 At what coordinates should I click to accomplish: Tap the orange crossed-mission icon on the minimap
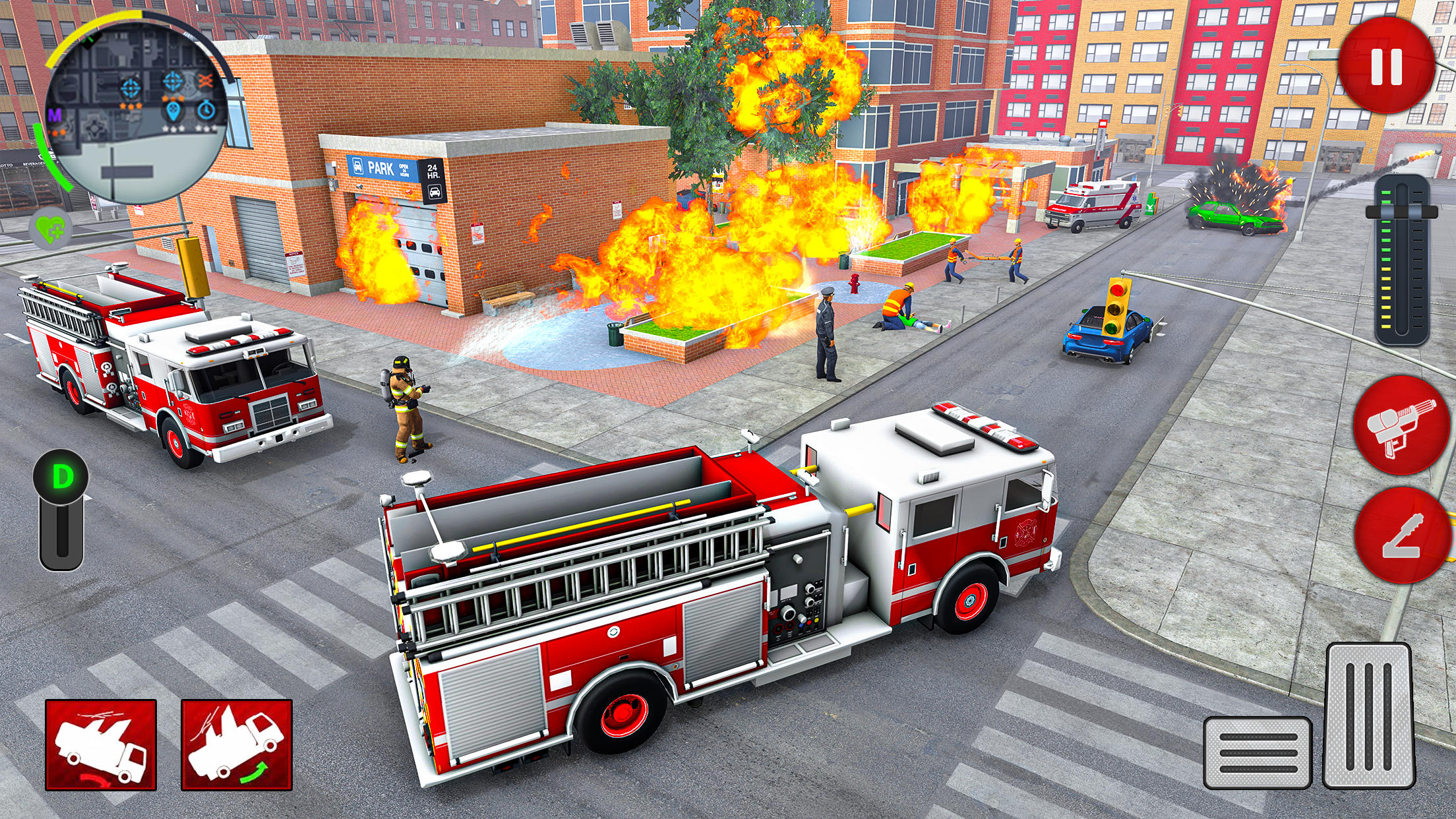205,80
